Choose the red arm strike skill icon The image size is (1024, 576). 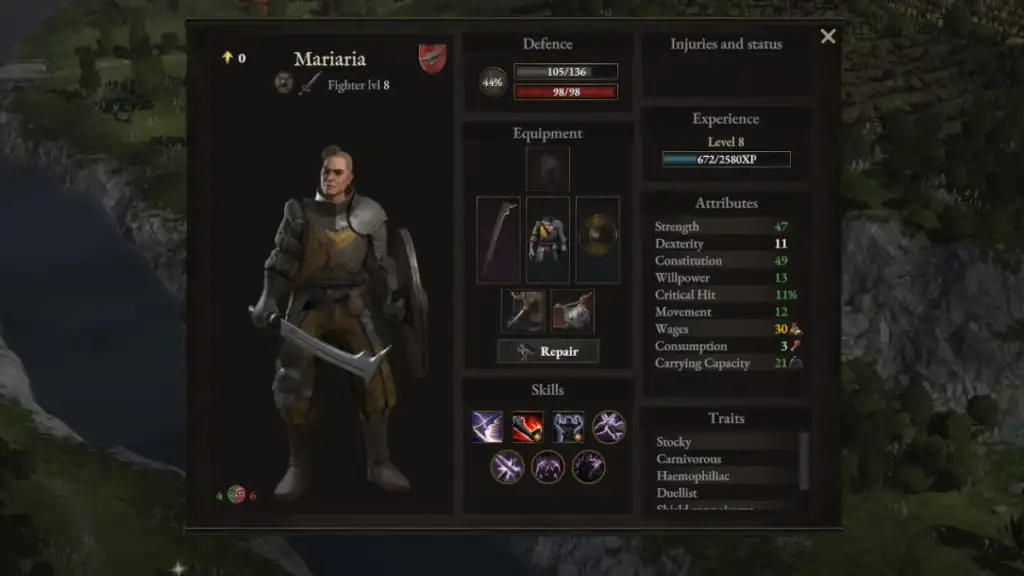[x=528, y=427]
